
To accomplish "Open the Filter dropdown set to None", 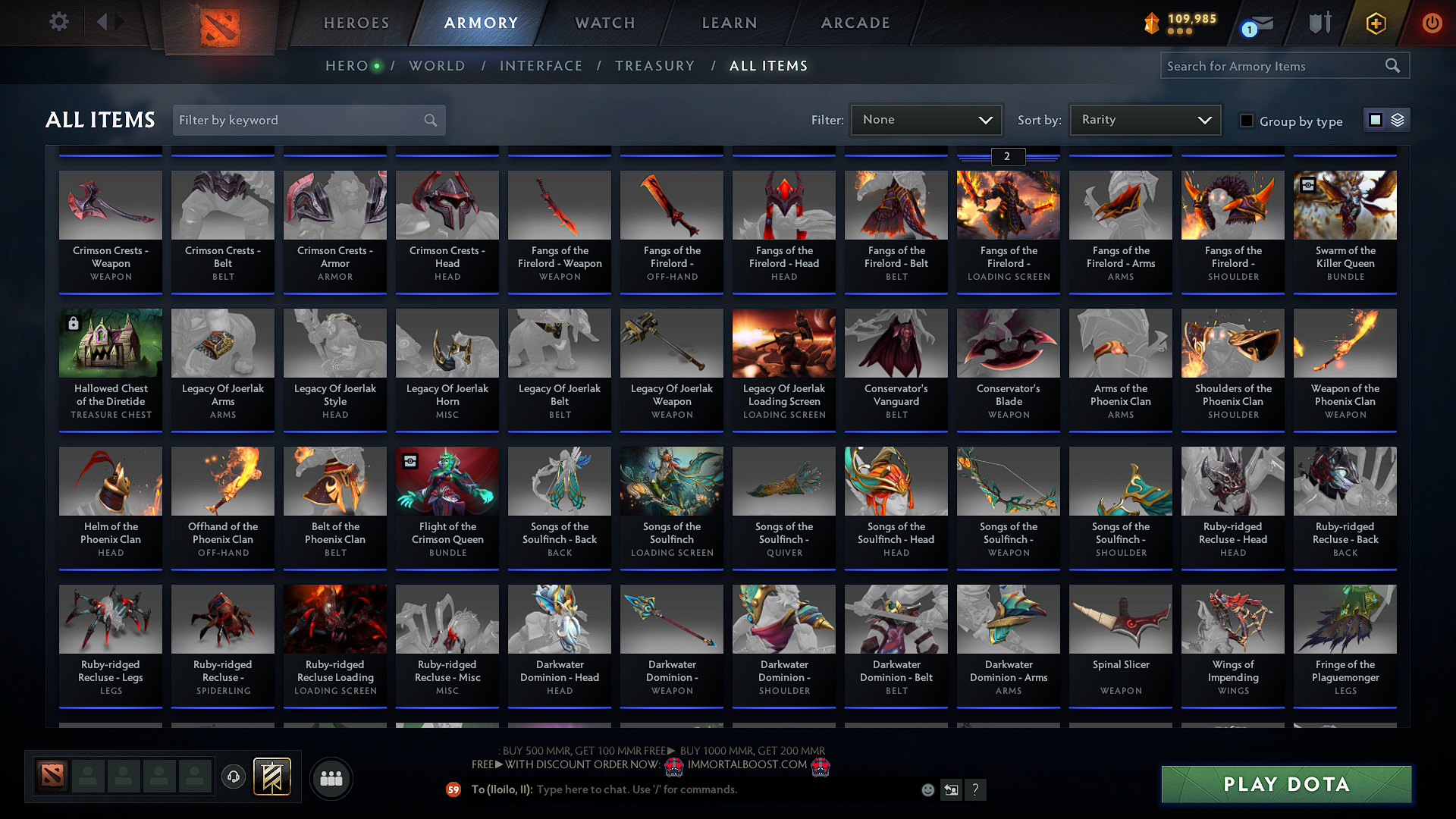I will tap(925, 119).
